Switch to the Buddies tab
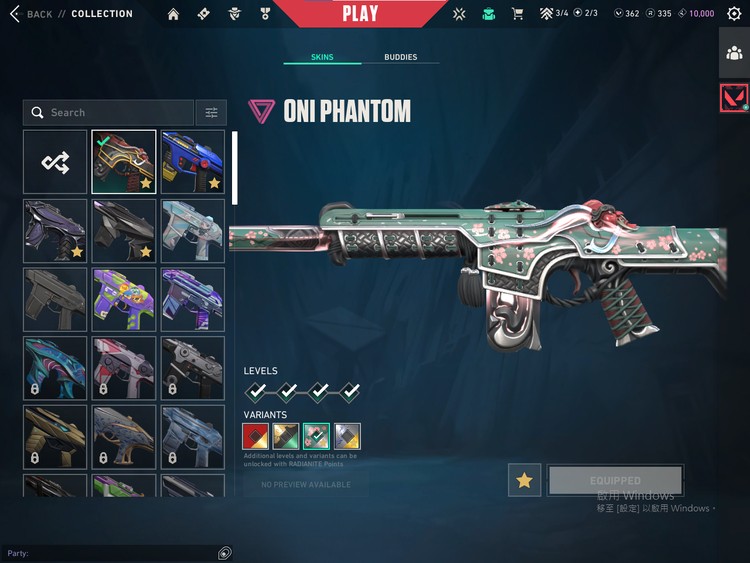This screenshot has height=563, width=750. point(400,57)
